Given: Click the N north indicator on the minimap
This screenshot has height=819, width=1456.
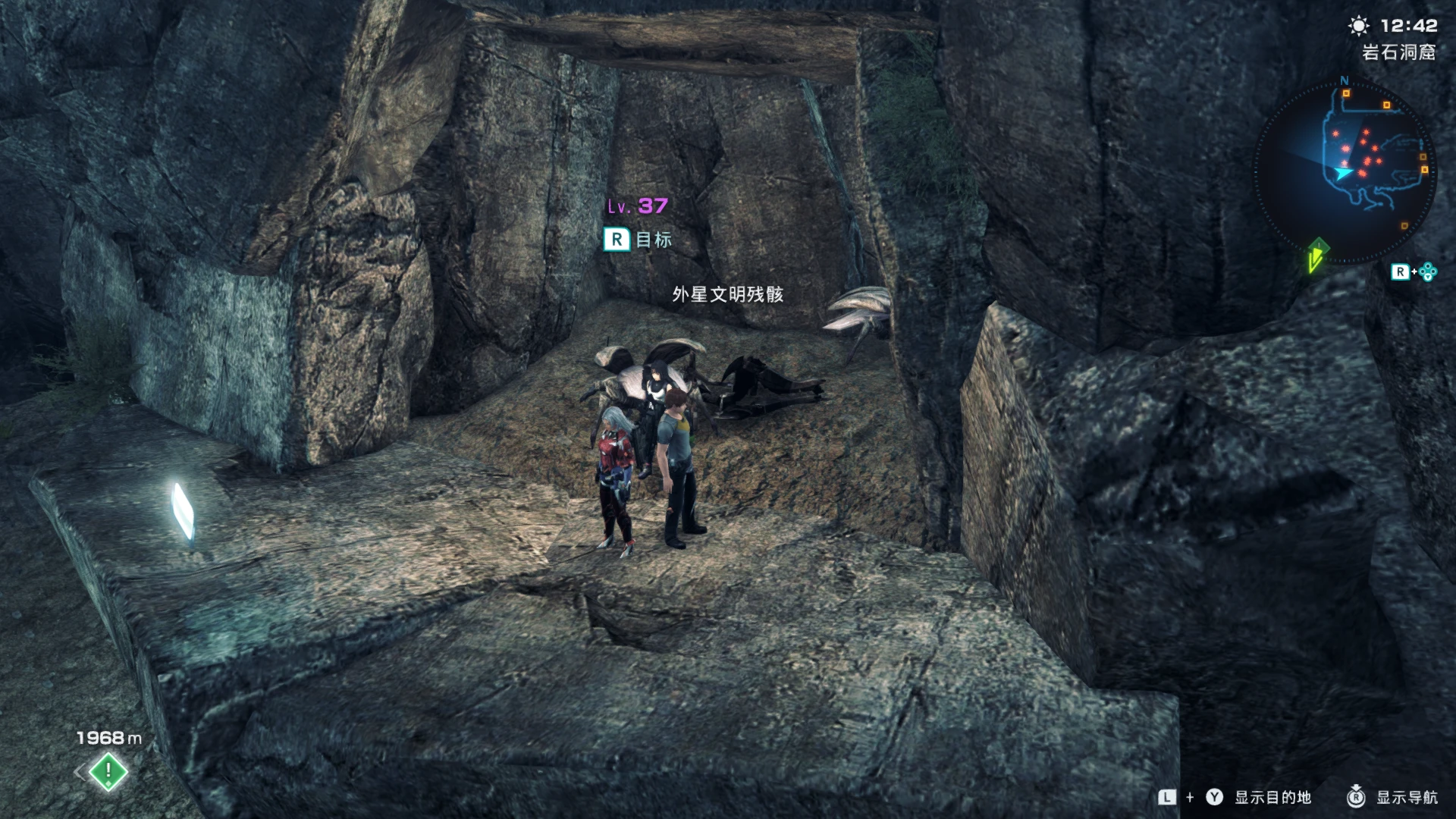Looking at the screenshot, I should pos(1343,81).
